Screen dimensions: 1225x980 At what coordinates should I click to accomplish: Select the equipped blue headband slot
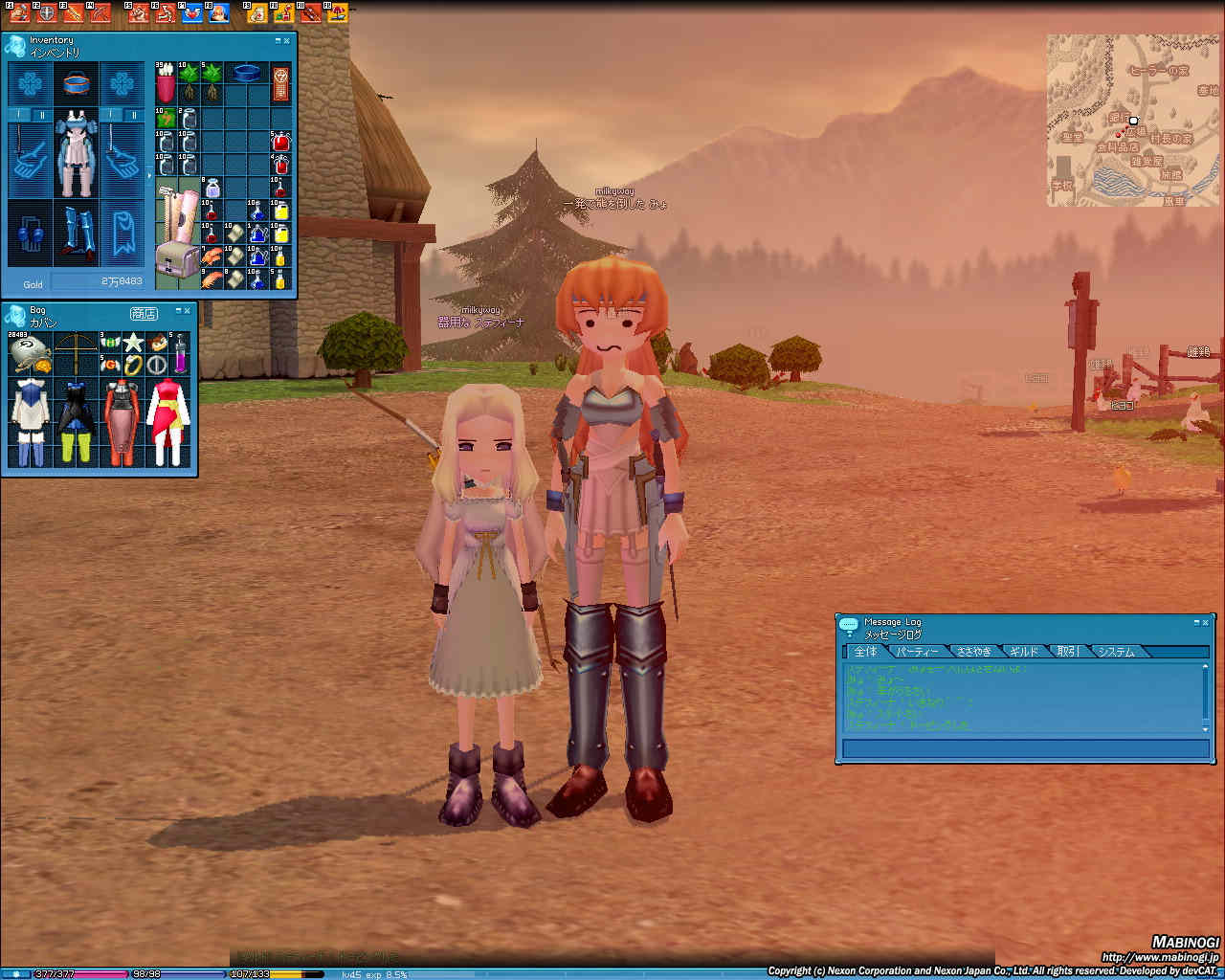[76, 84]
